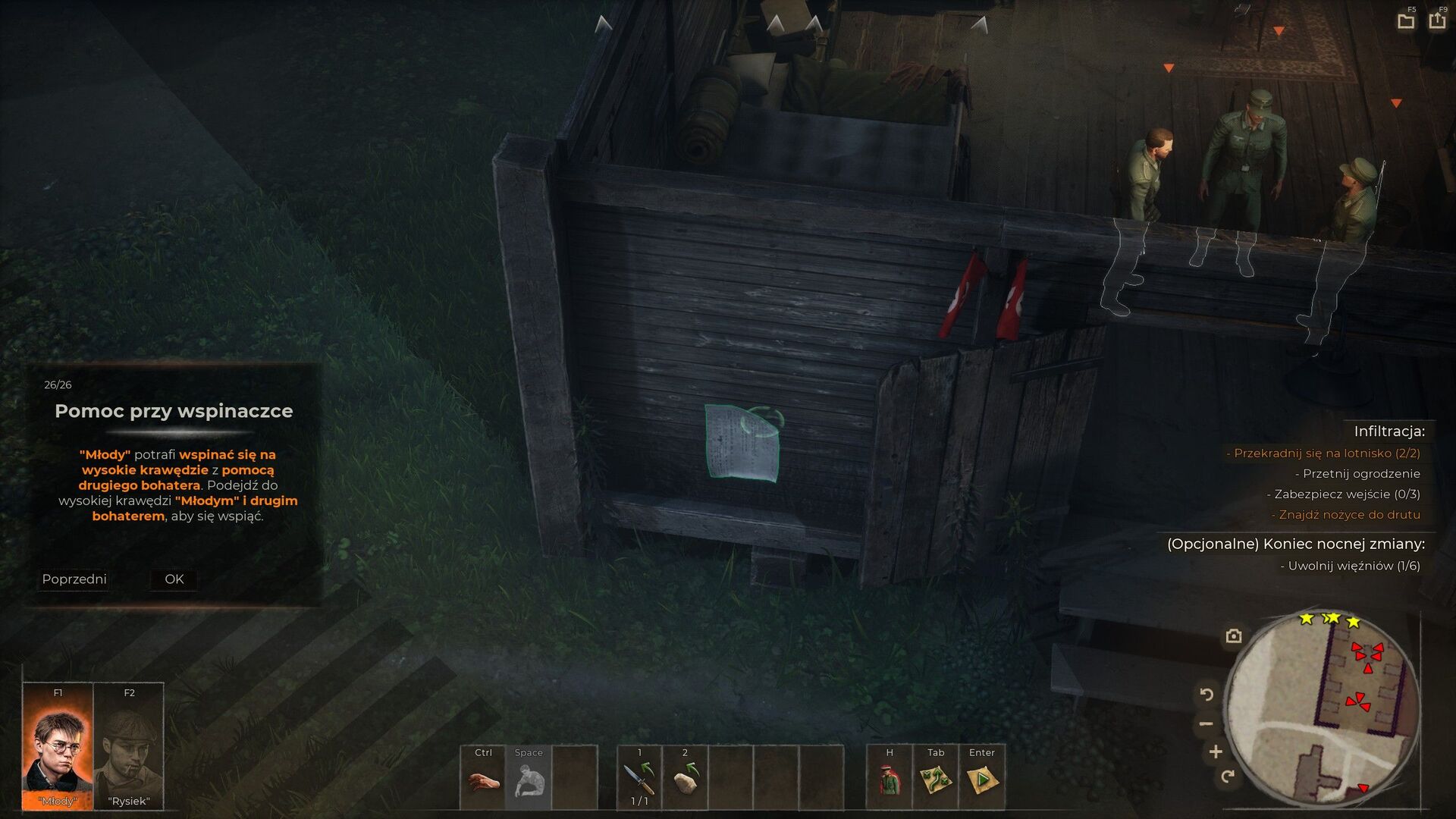Click the minimap
Viewport: 1456px width, 819px height.
click(x=1322, y=709)
